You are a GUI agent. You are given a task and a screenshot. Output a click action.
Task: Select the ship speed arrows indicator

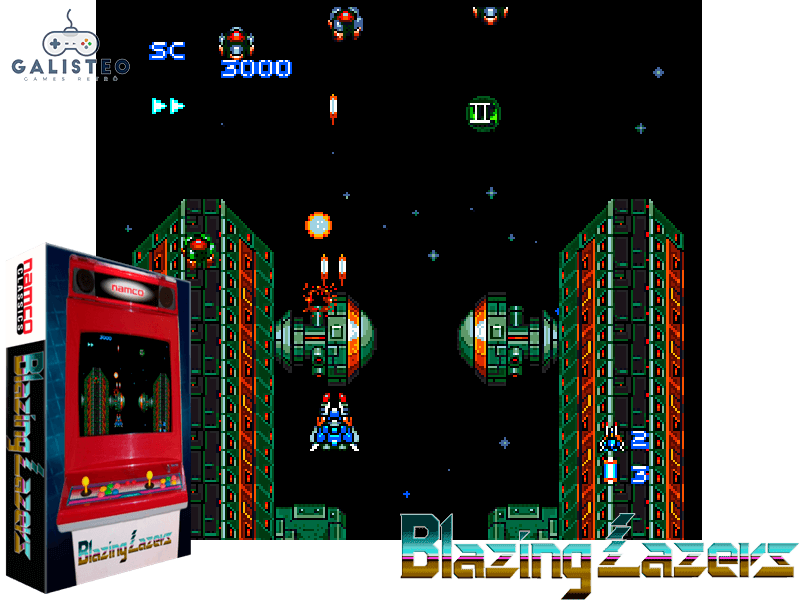[x=168, y=105]
